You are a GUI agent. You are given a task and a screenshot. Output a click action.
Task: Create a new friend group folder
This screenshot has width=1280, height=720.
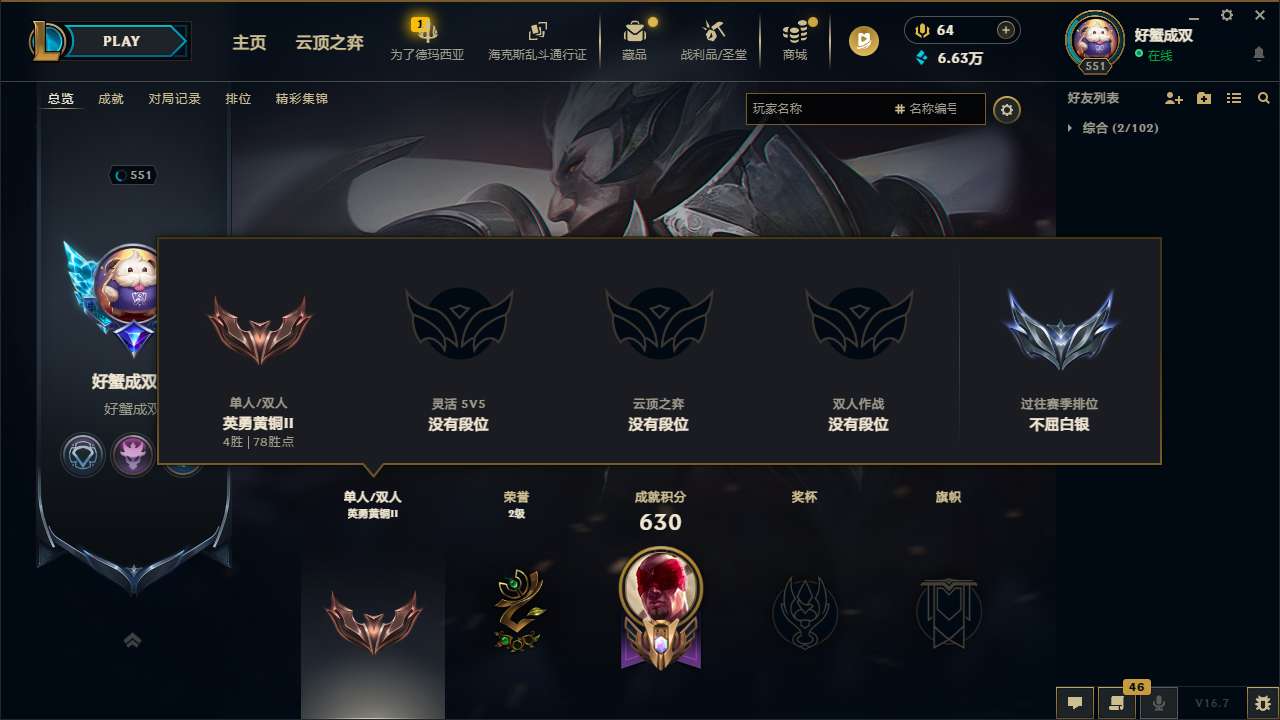pos(1203,98)
